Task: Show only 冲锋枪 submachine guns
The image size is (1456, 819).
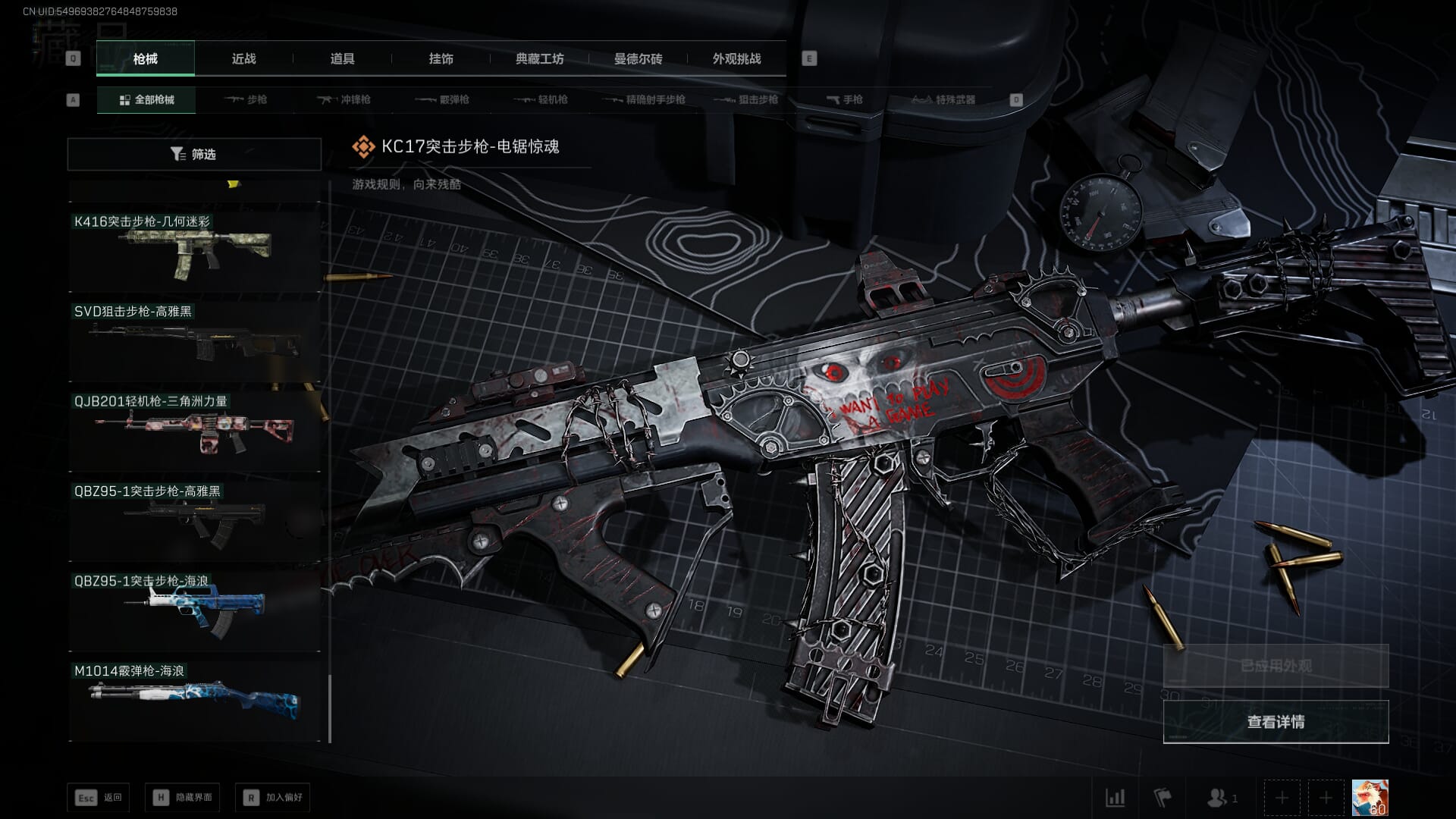Action: (344, 99)
